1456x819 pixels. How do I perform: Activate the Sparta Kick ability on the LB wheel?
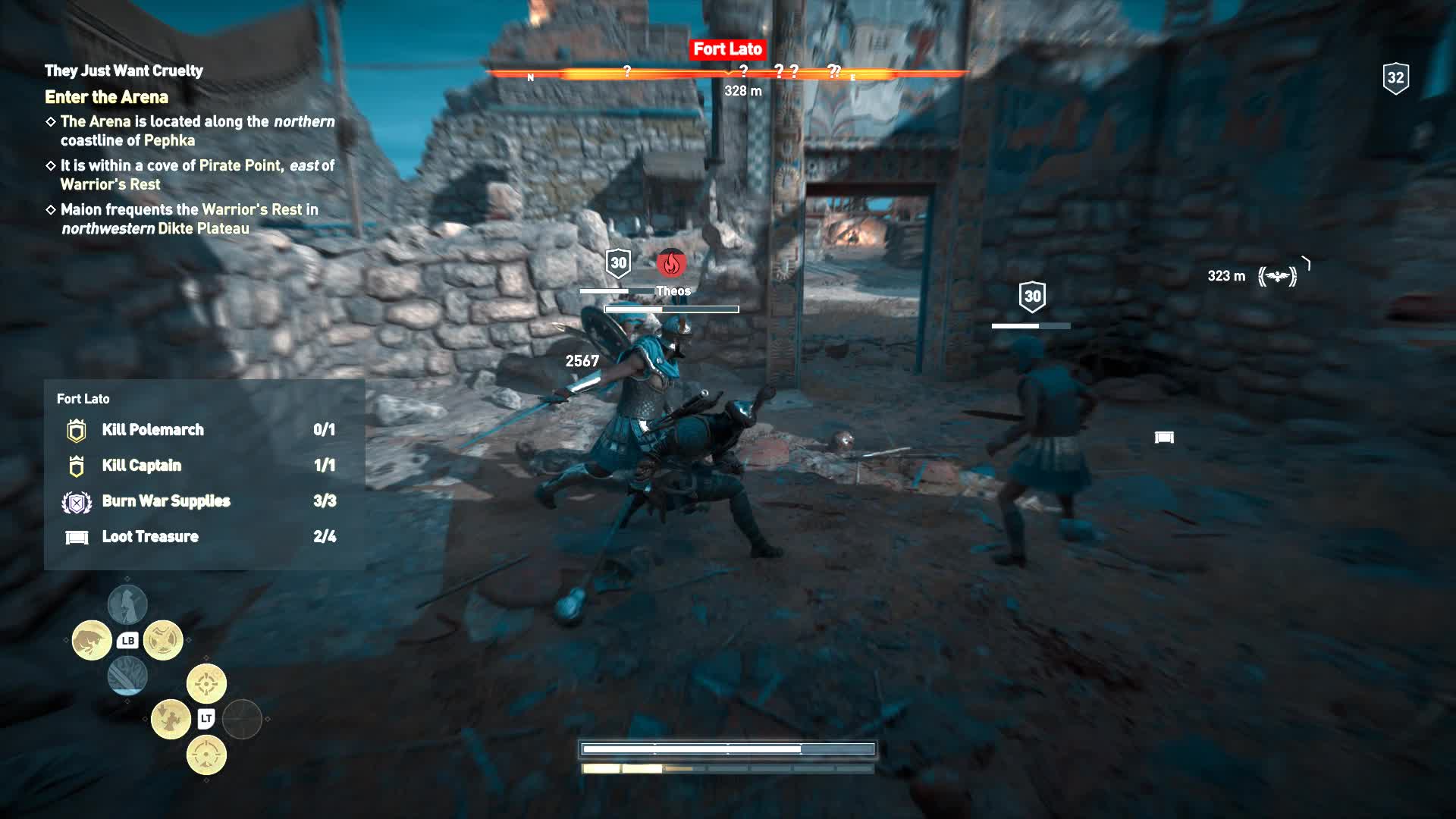pyautogui.click(x=163, y=639)
